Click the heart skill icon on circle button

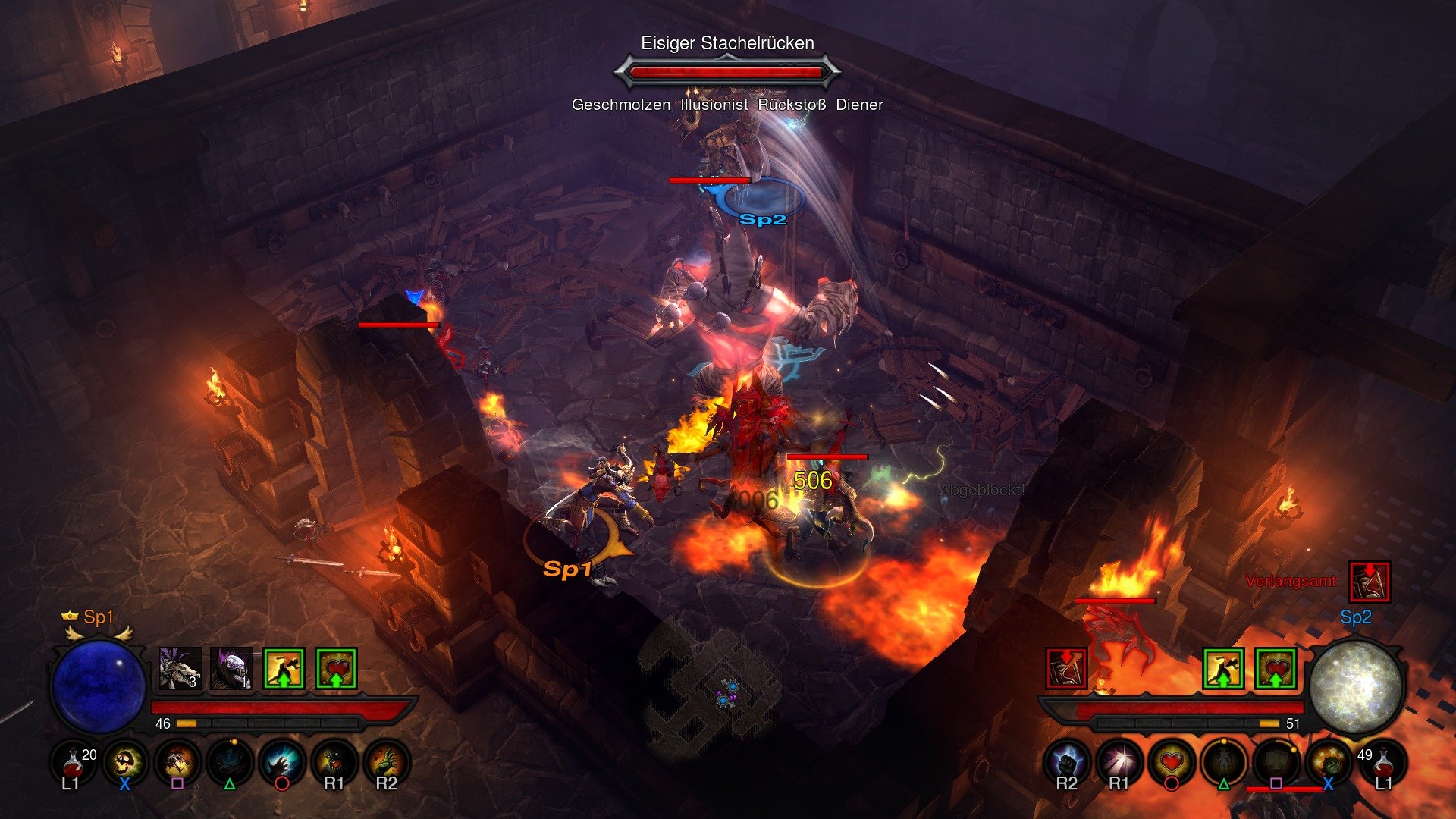[1171, 761]
